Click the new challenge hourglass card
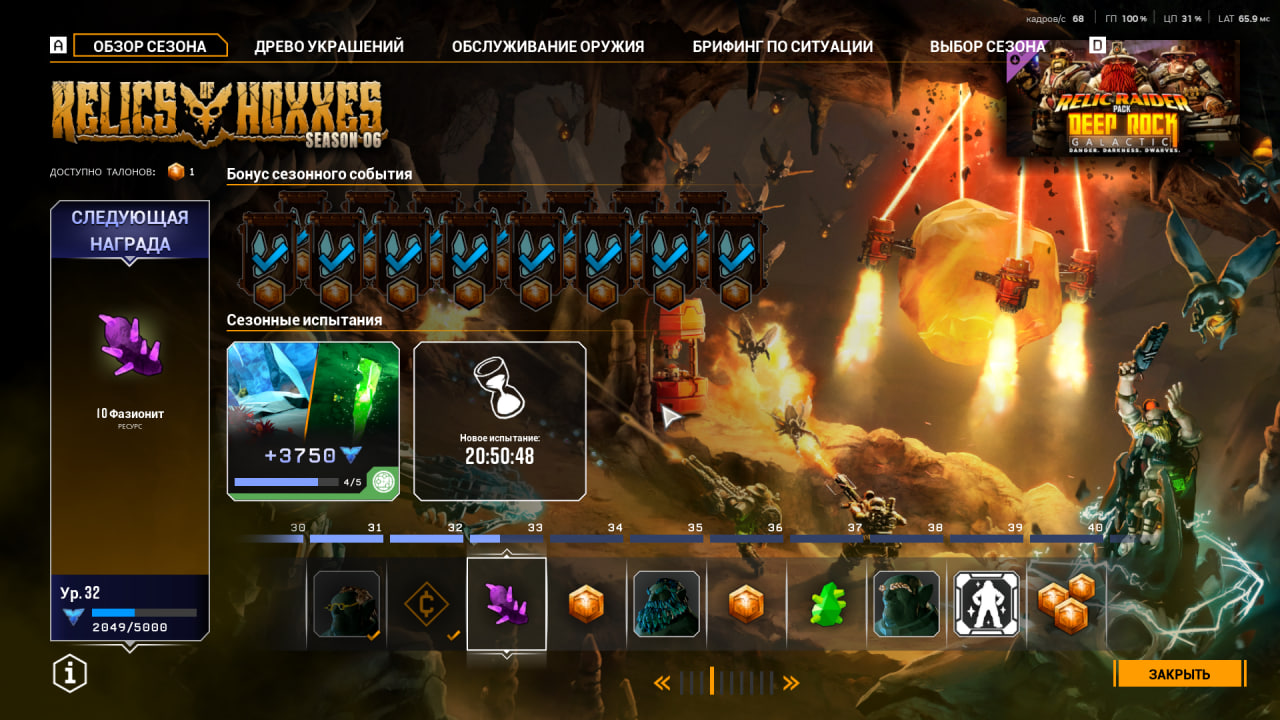 click(x=500, y=420)
